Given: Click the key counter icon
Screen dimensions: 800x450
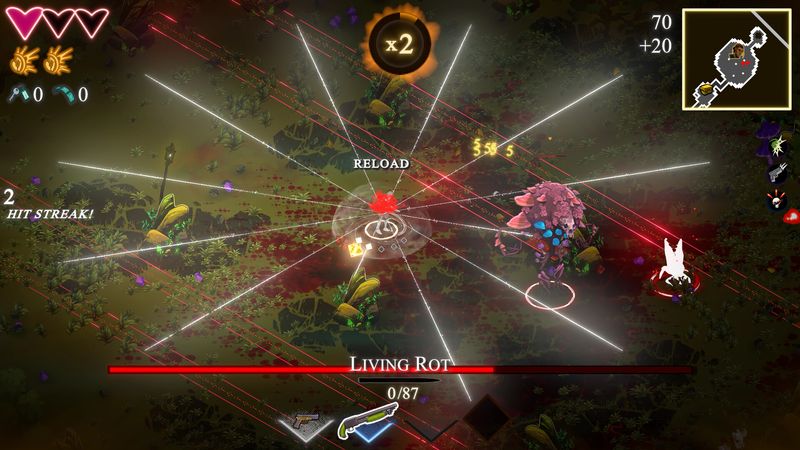Looking at the screenshot, I should click(21, 93).
